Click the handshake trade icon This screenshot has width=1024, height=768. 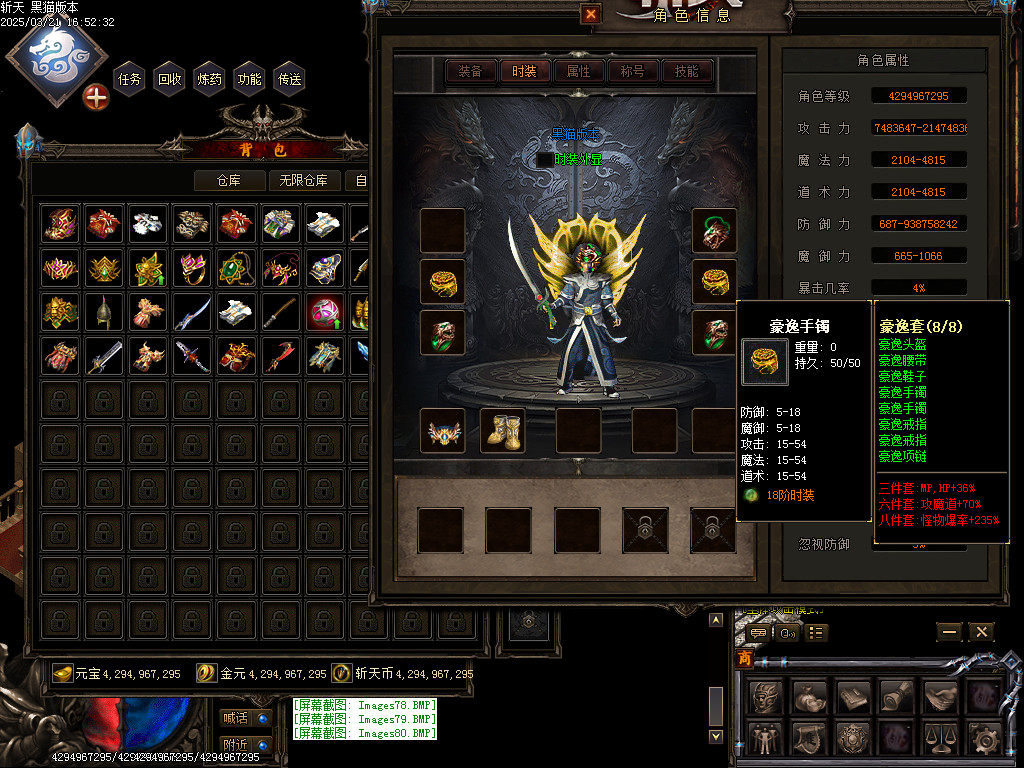941,695
